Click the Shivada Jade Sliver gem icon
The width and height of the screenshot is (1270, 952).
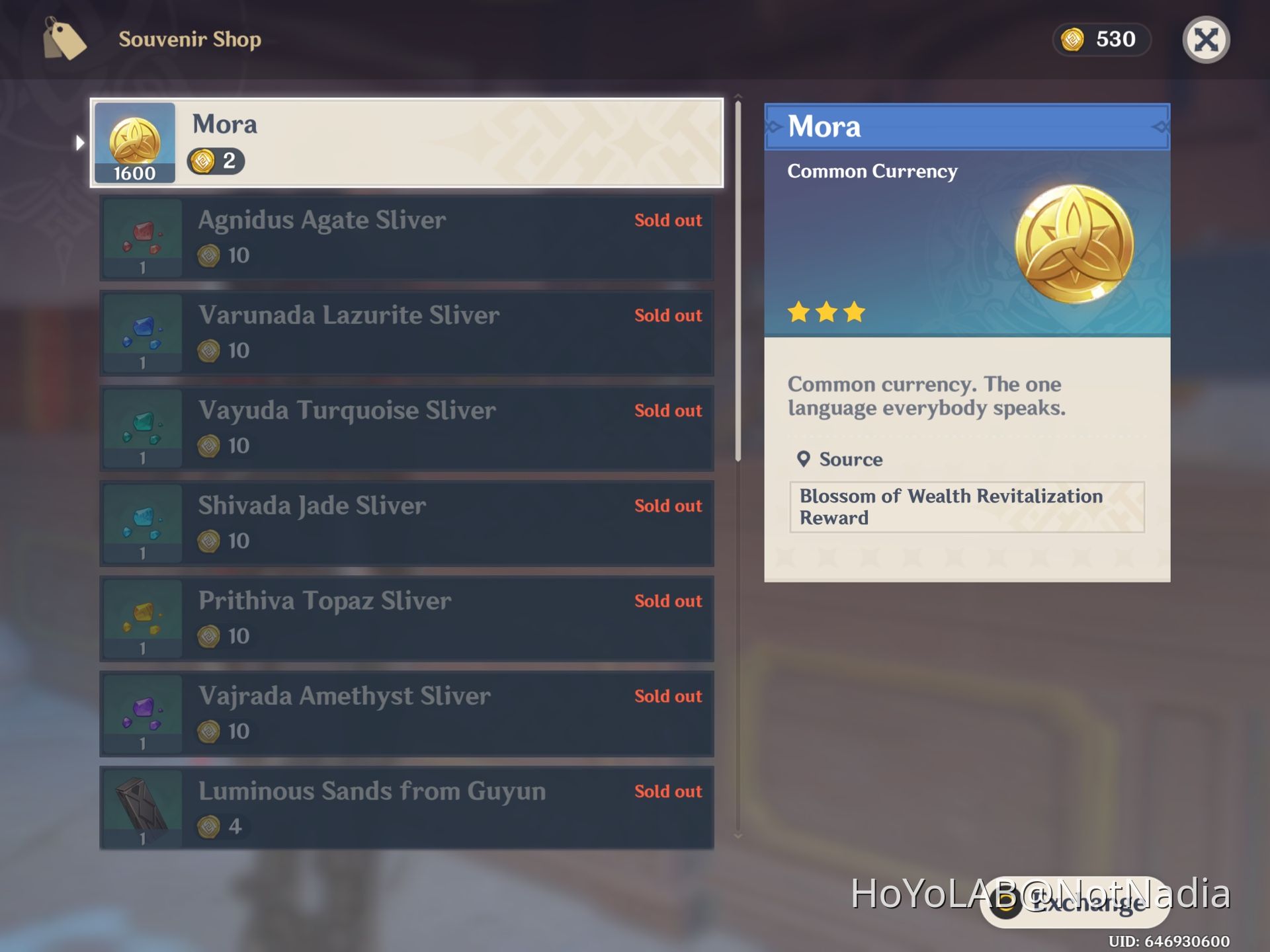pos(142,524)
